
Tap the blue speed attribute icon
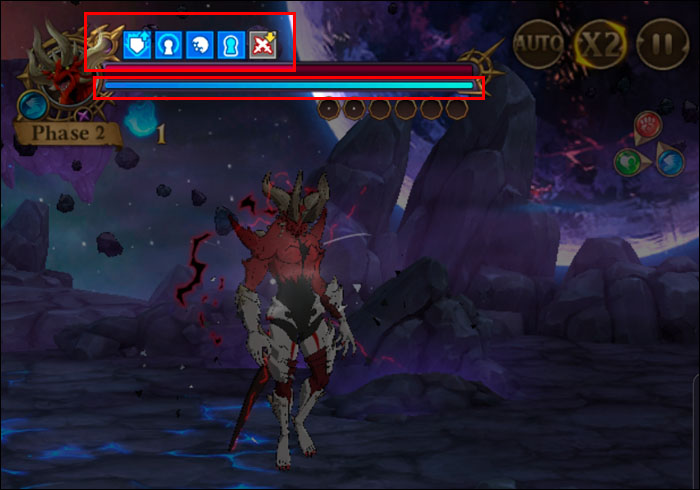click(x=670, y=161)
